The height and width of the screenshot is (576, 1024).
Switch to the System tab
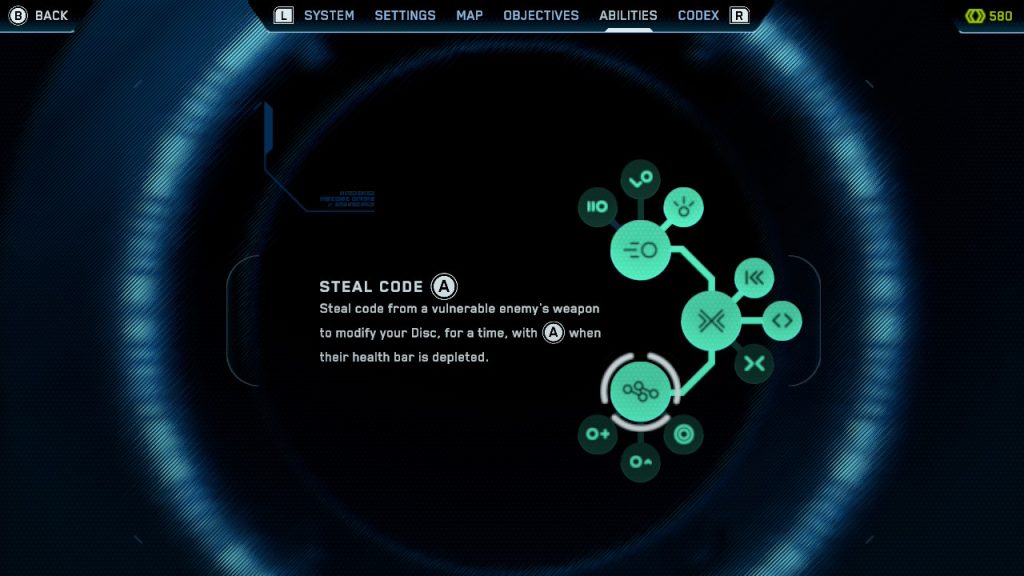[x=329, y=15]
